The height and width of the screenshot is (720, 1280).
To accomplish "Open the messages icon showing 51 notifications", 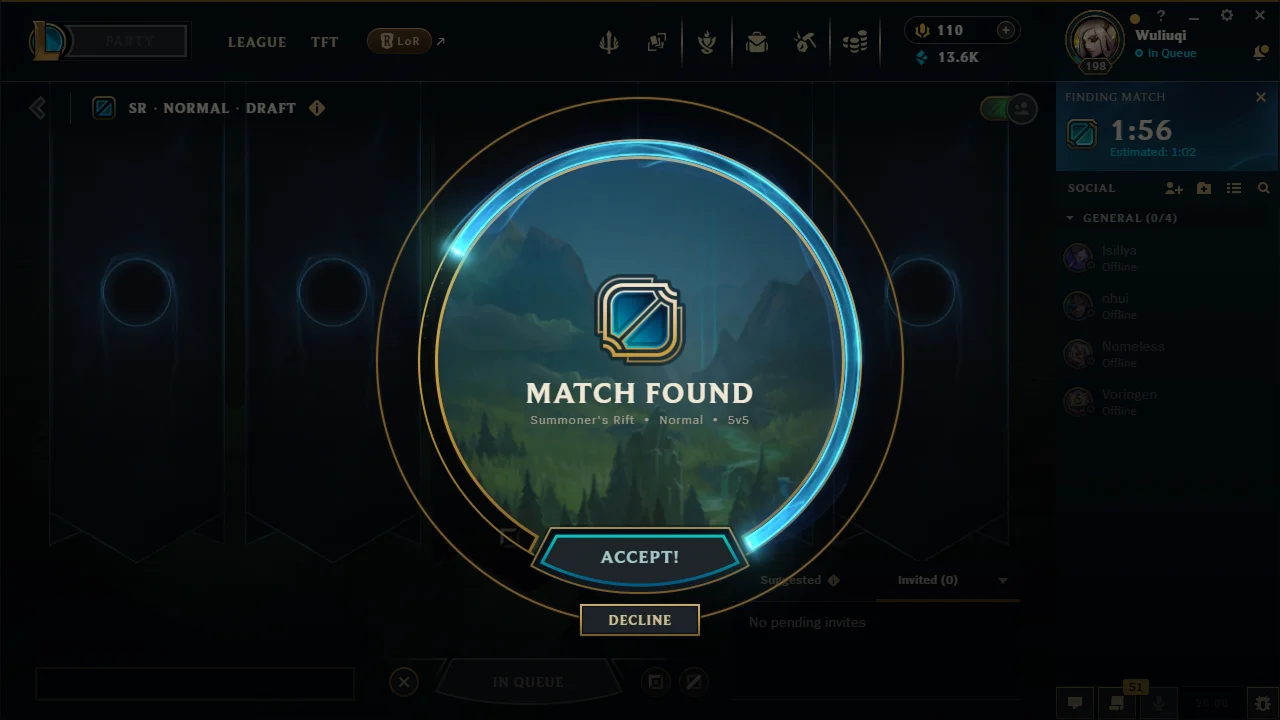I will click(x=1115, y=703).
